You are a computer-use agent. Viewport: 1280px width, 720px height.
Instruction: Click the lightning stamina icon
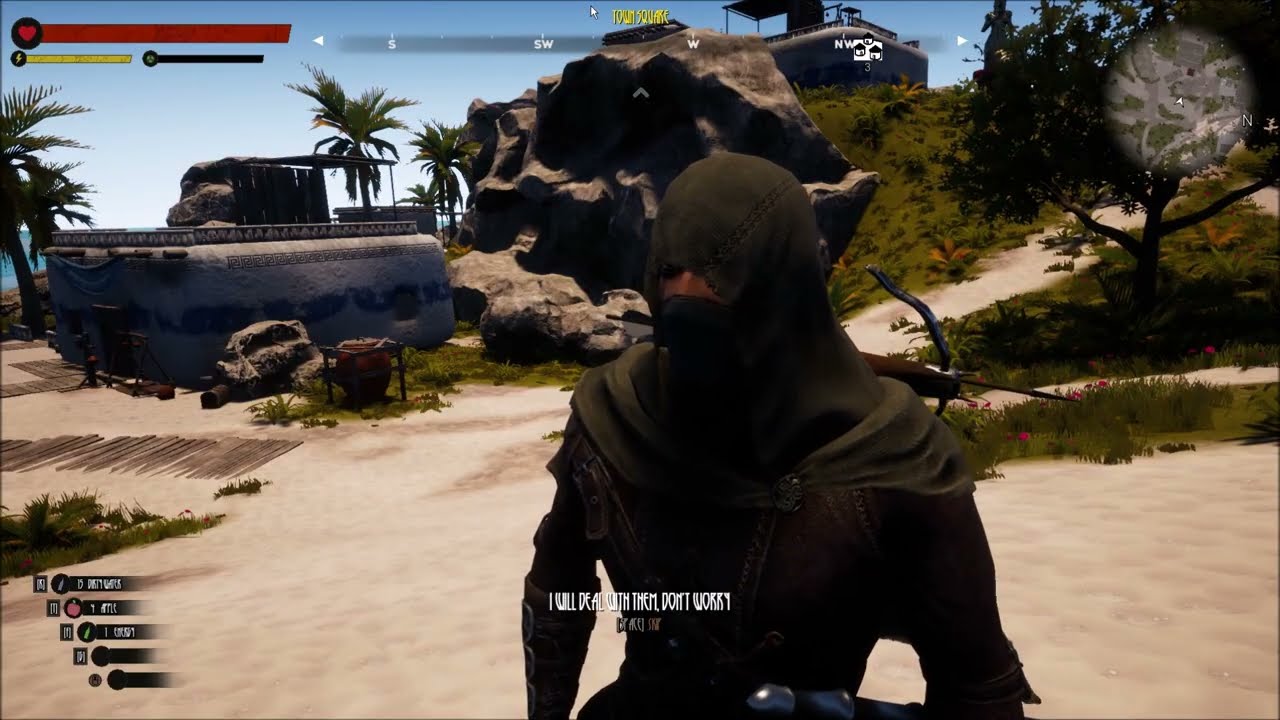tap(17, 59)
